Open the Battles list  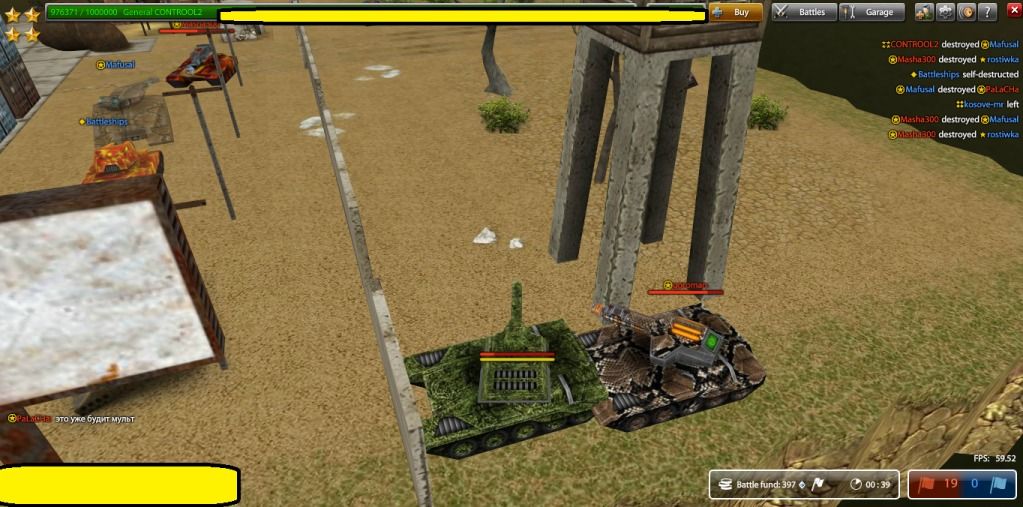coord(802,12)
